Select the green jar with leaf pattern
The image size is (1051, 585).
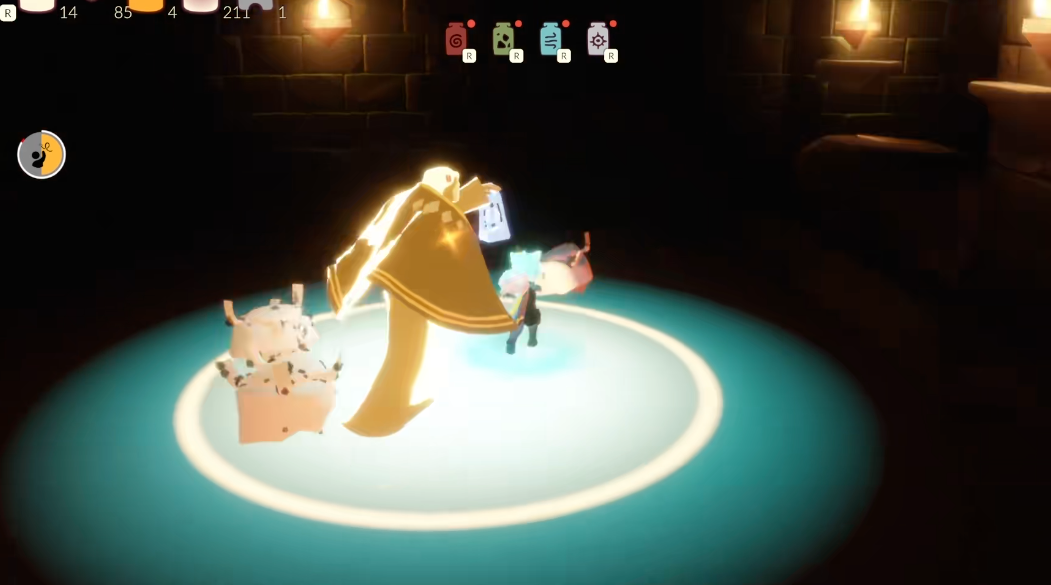pos(503,39)
